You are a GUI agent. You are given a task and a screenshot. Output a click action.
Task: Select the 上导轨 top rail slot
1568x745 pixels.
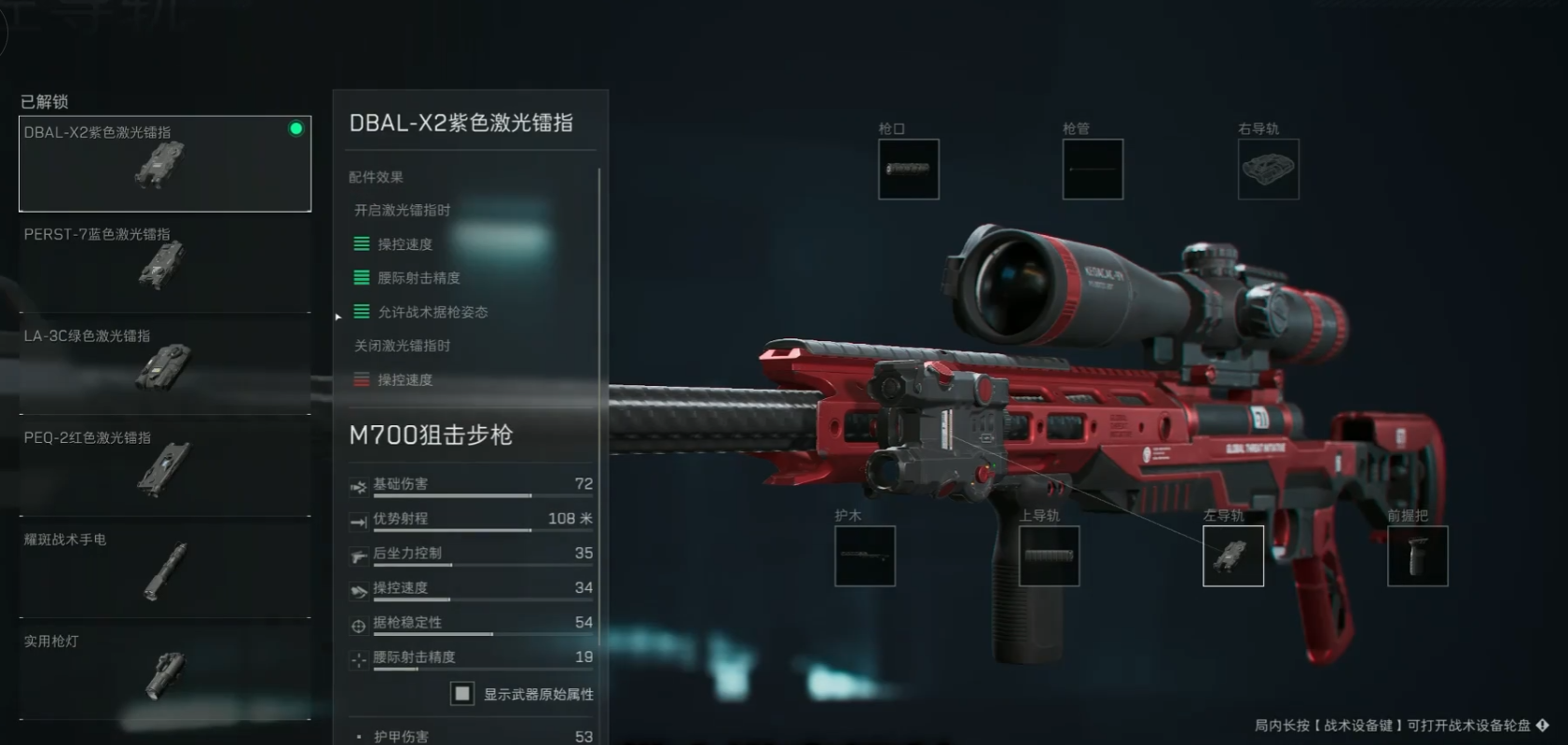(1048, 556)
